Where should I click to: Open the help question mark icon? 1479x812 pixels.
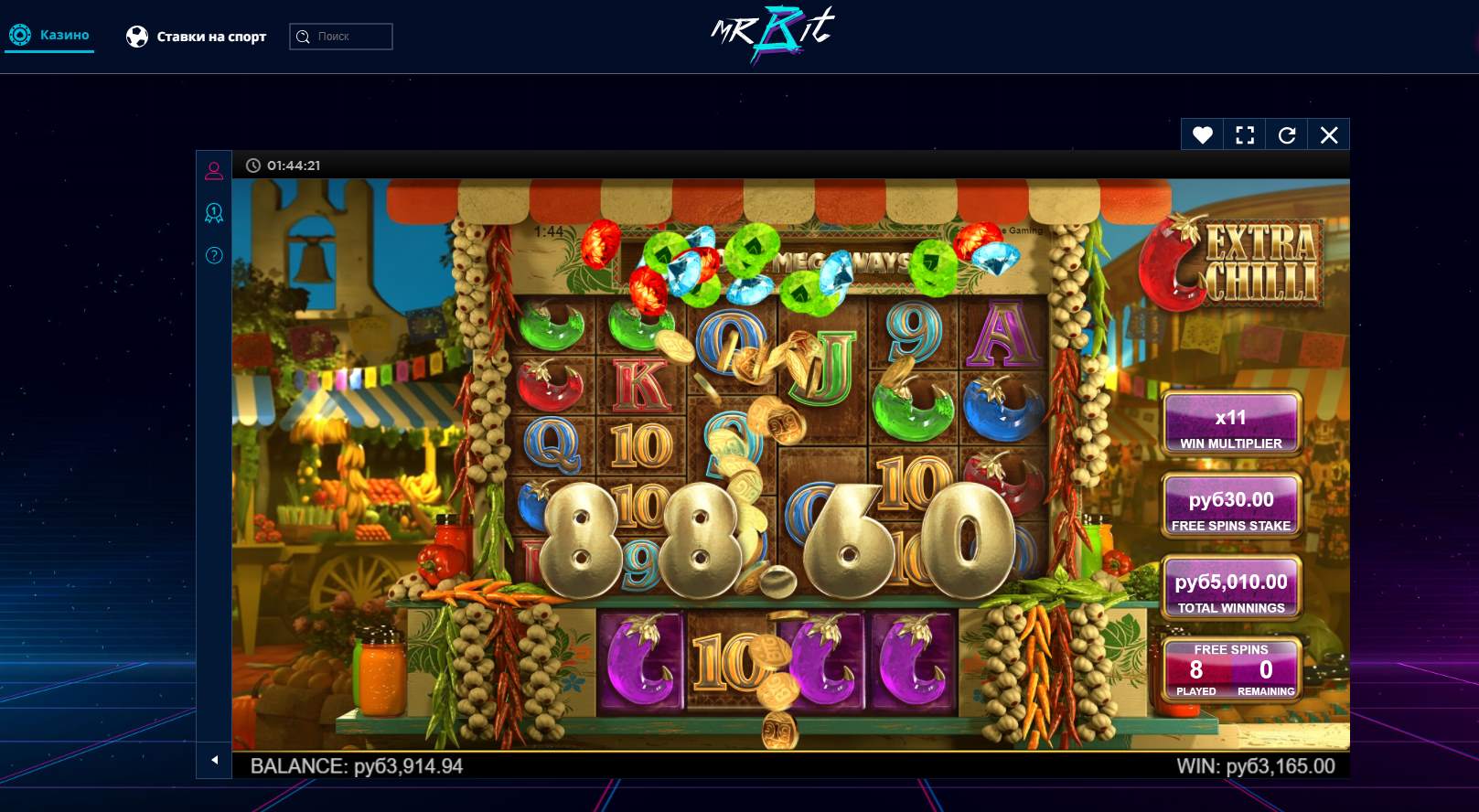click(214, 255)
